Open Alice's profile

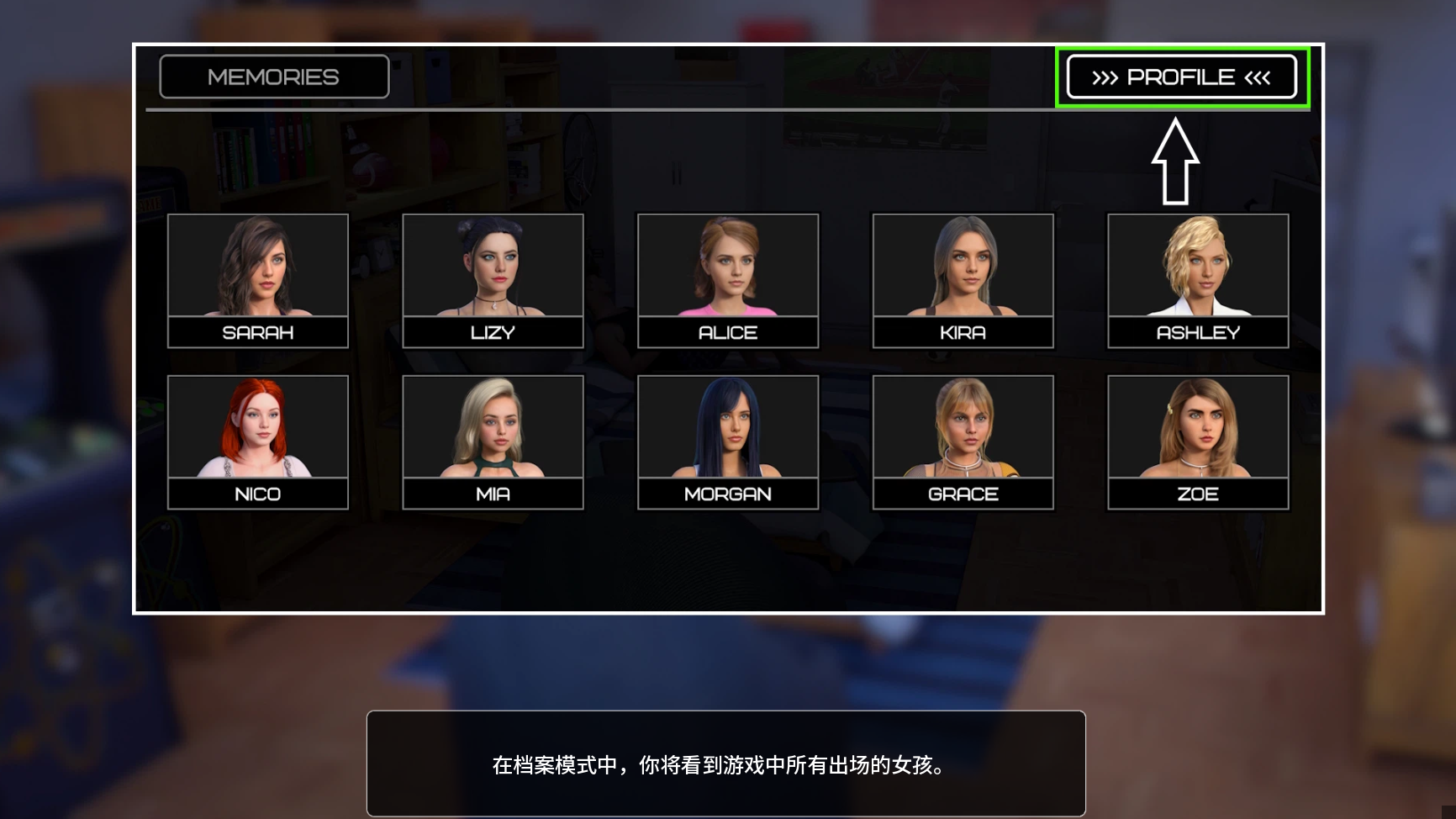coord(728,280)
